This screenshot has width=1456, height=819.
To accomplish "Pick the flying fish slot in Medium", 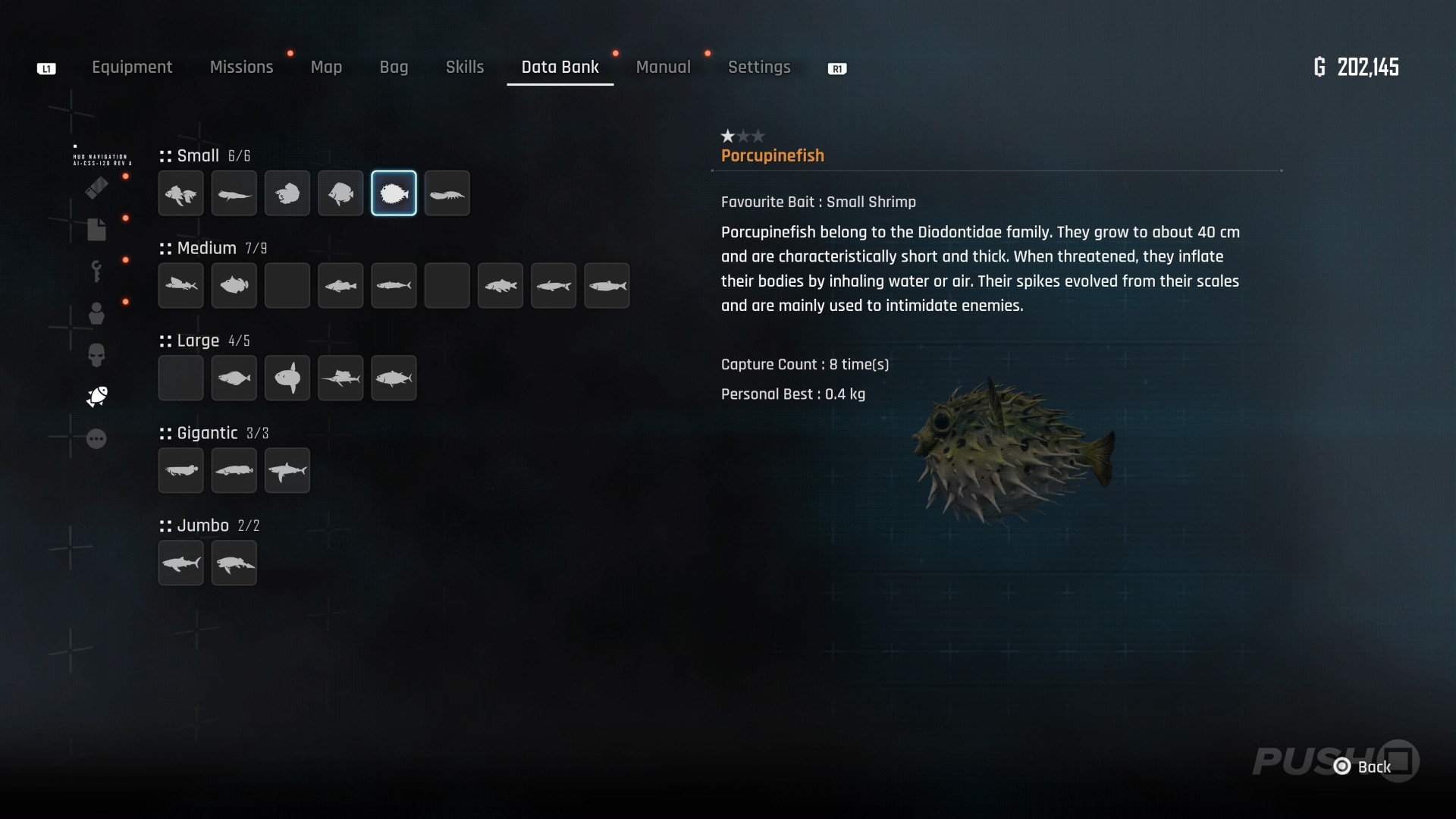I will (x=181, y=286).
